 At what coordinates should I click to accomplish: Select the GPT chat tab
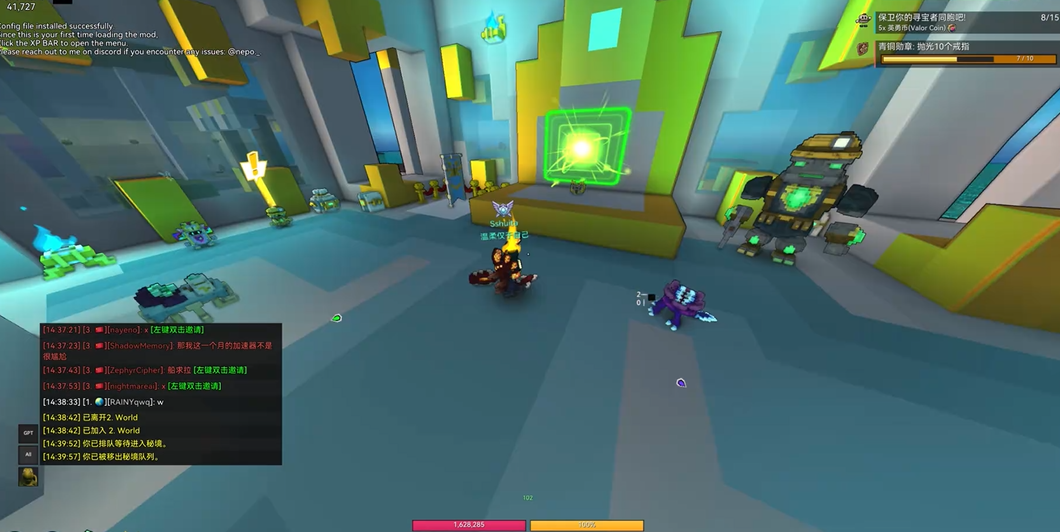28,433
